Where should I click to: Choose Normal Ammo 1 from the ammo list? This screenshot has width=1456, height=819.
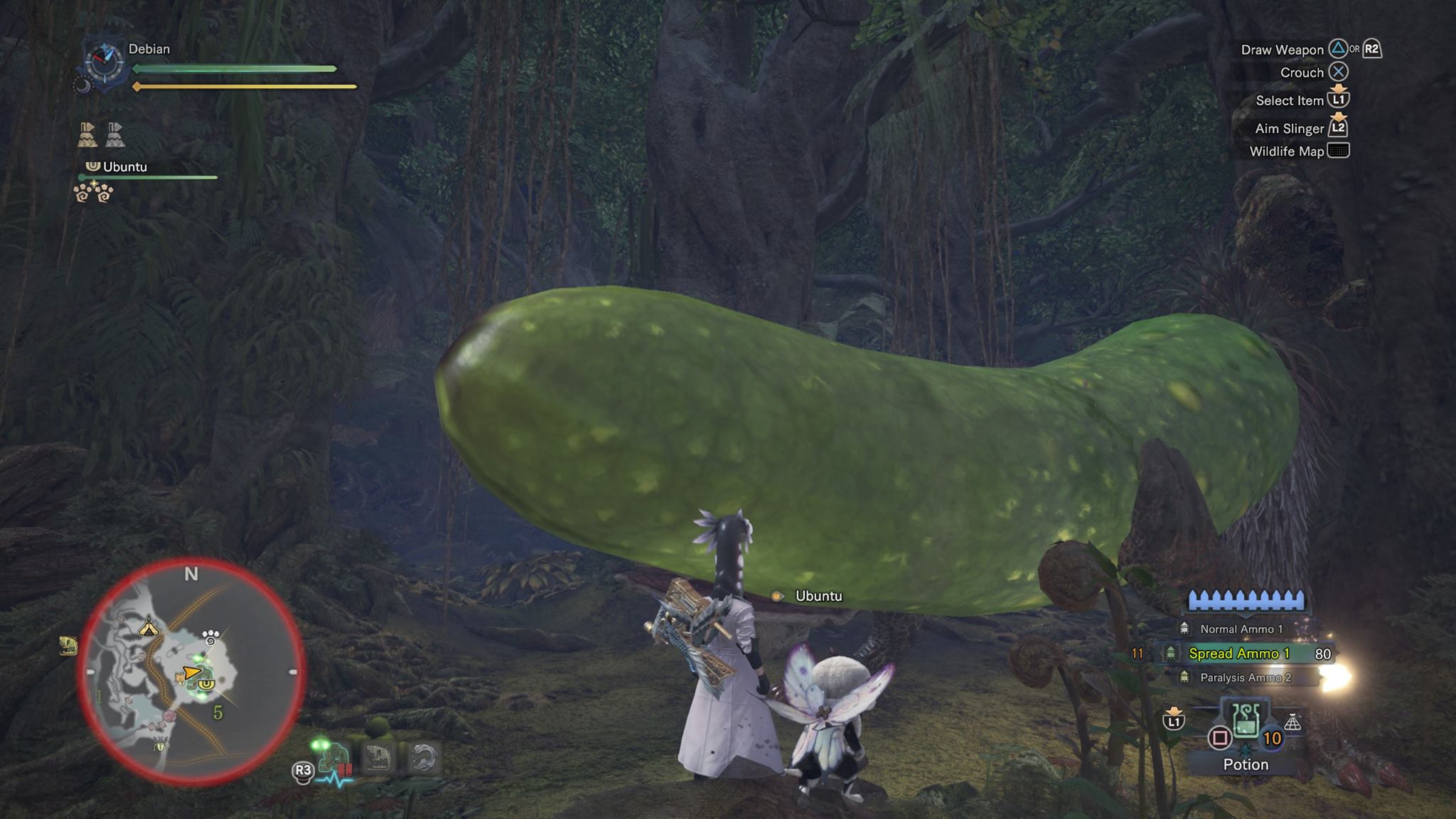(1241, 629)
